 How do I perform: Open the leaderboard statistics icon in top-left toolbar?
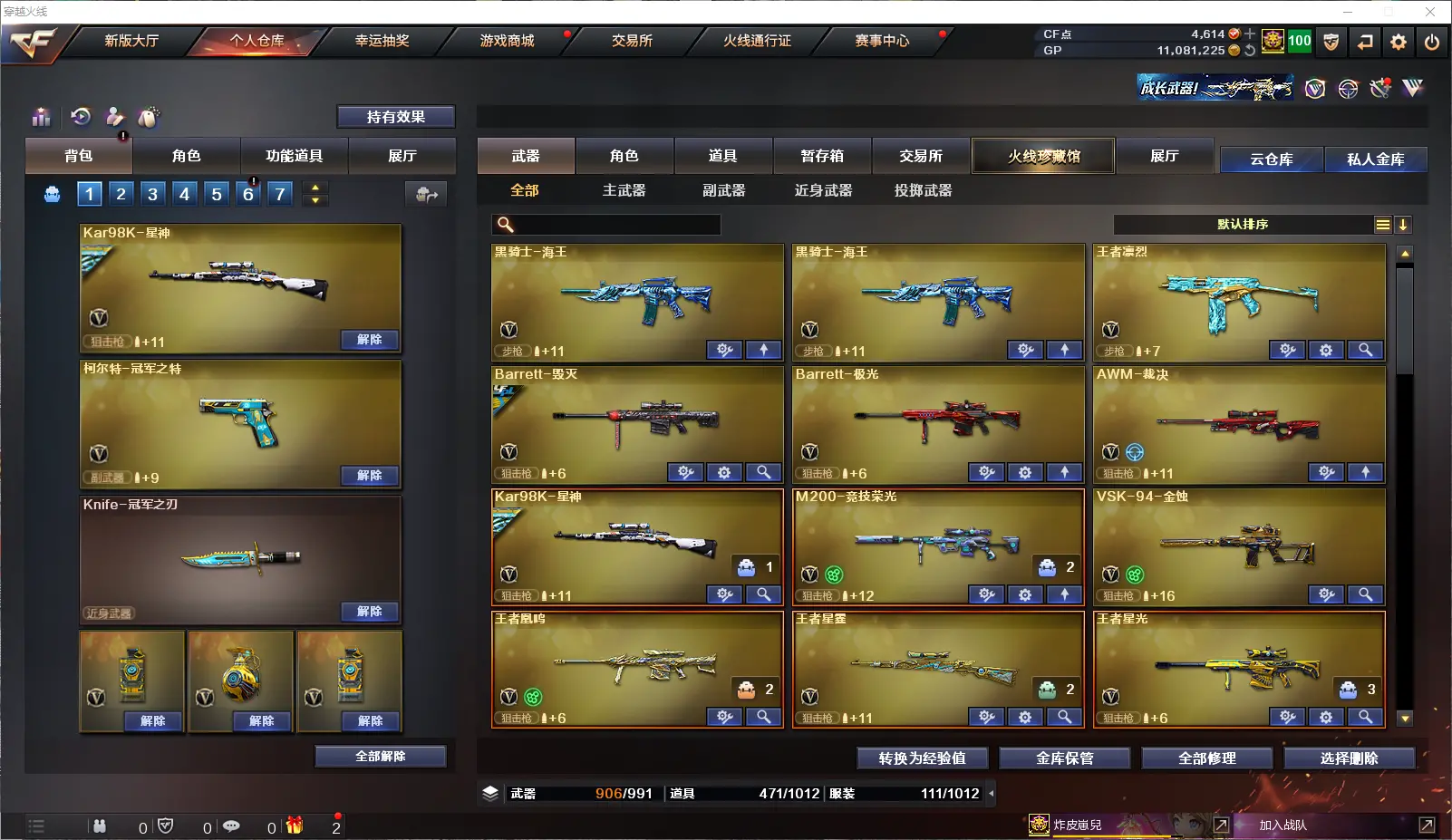click(x=41, y=117)
